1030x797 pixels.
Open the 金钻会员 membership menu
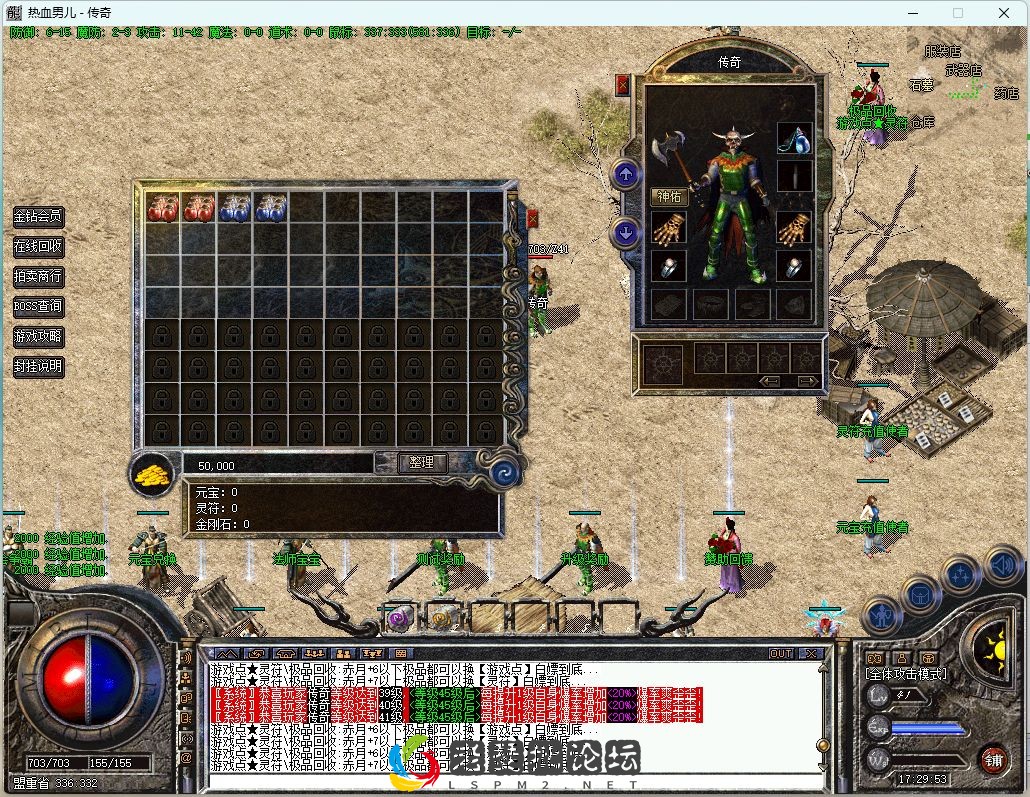[38, 216]
